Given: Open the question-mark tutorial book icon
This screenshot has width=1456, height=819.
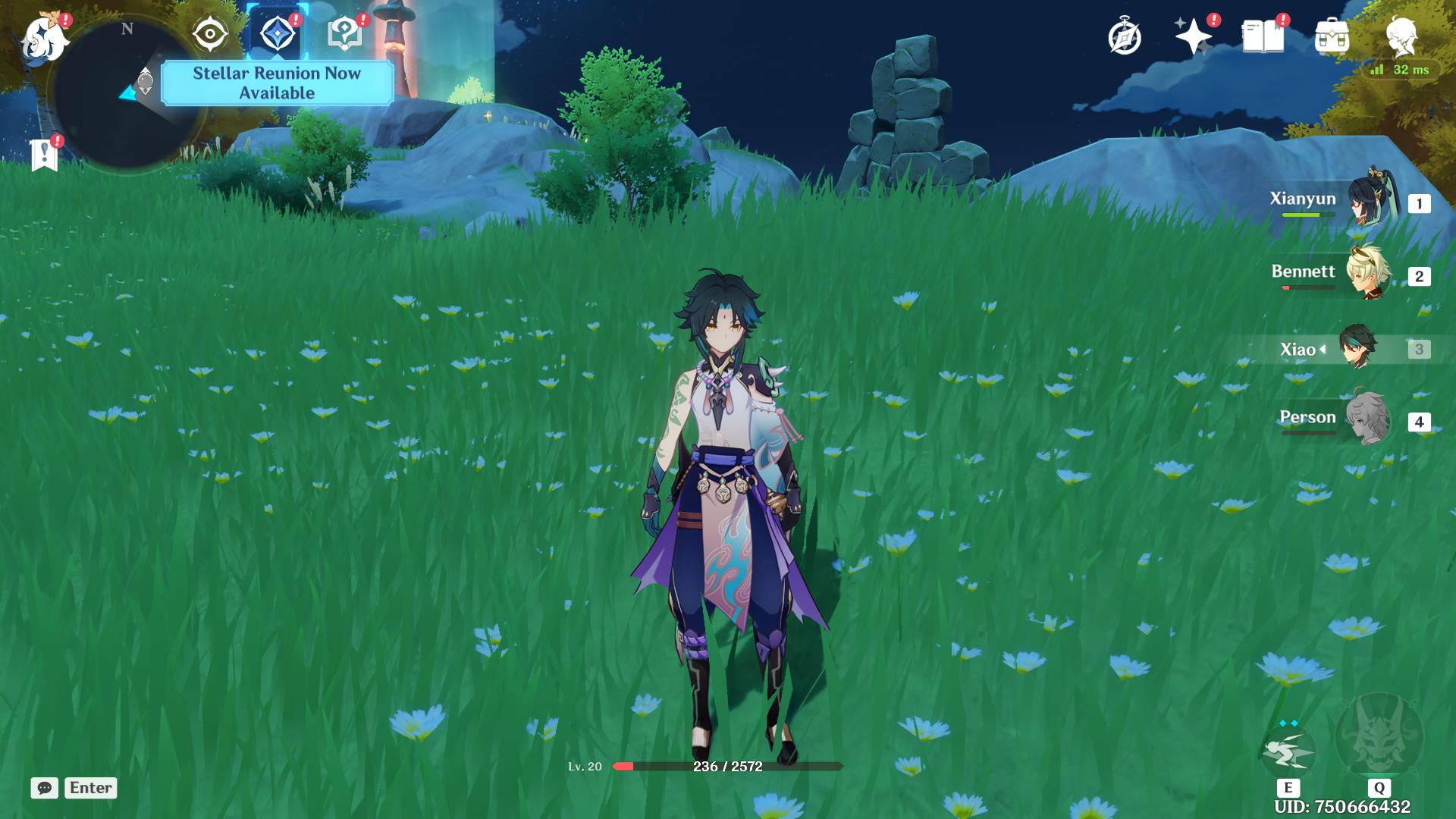Looking at the screenshot, I should tap(344, 35).
